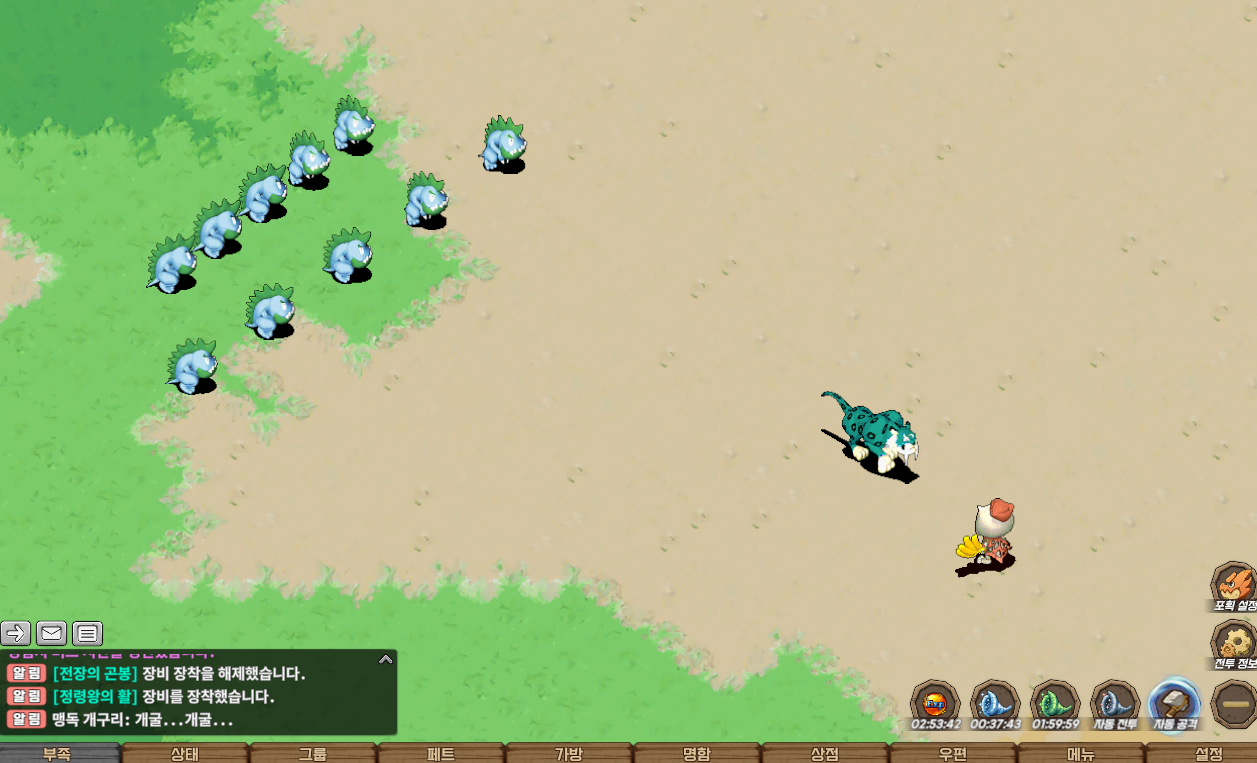Open the 부족 (Tribe) menu
This screenshot has height=763, width=1257.
click(58, 753)
